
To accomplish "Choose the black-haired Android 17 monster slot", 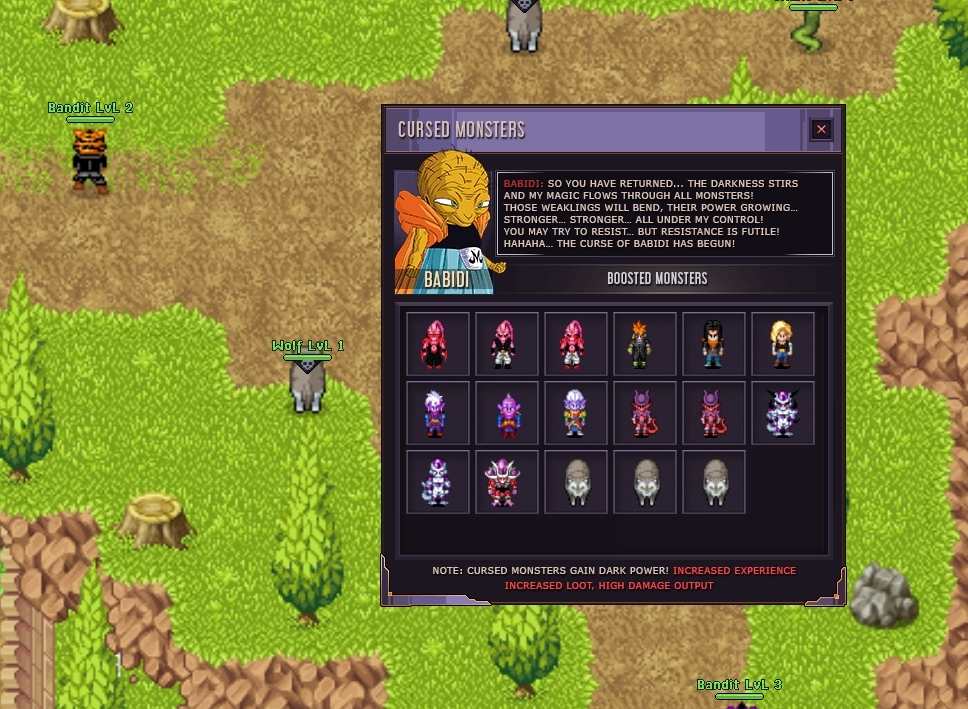I will [x=714, y=343].
